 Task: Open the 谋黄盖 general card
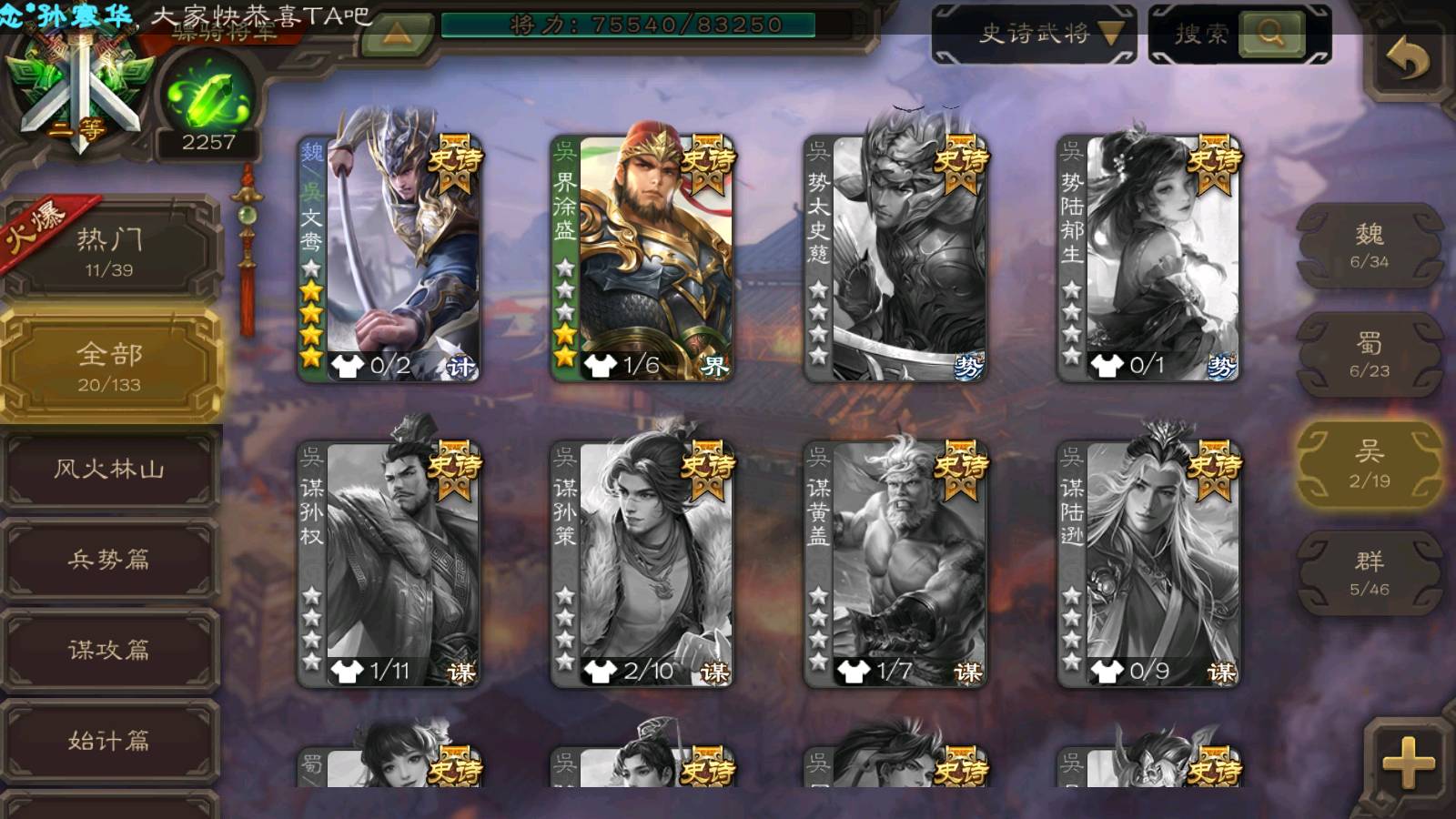pyautogui.click(x=895, y=564)
